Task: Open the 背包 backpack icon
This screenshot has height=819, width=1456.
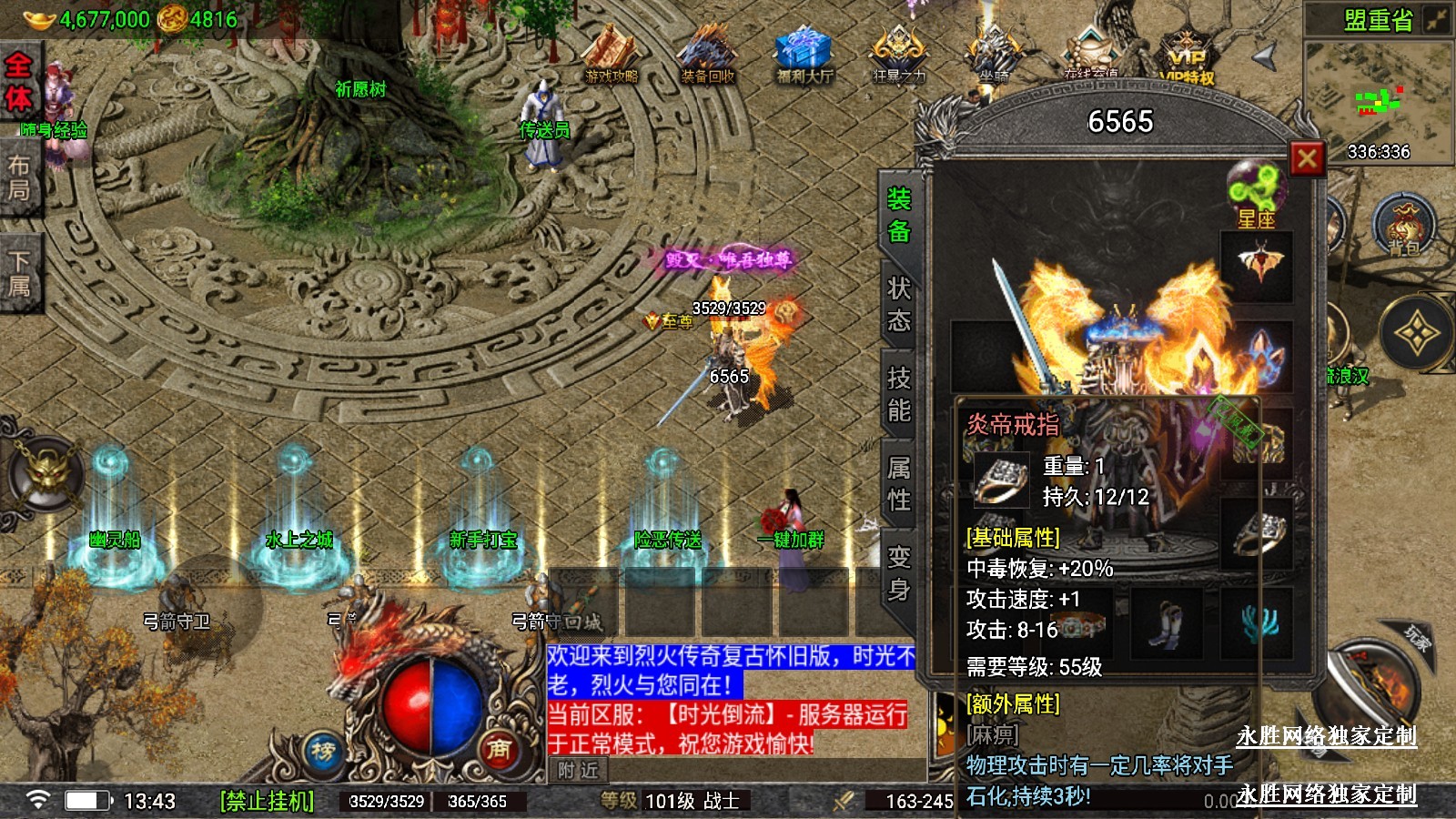Action: click(x=1403, y=226)
